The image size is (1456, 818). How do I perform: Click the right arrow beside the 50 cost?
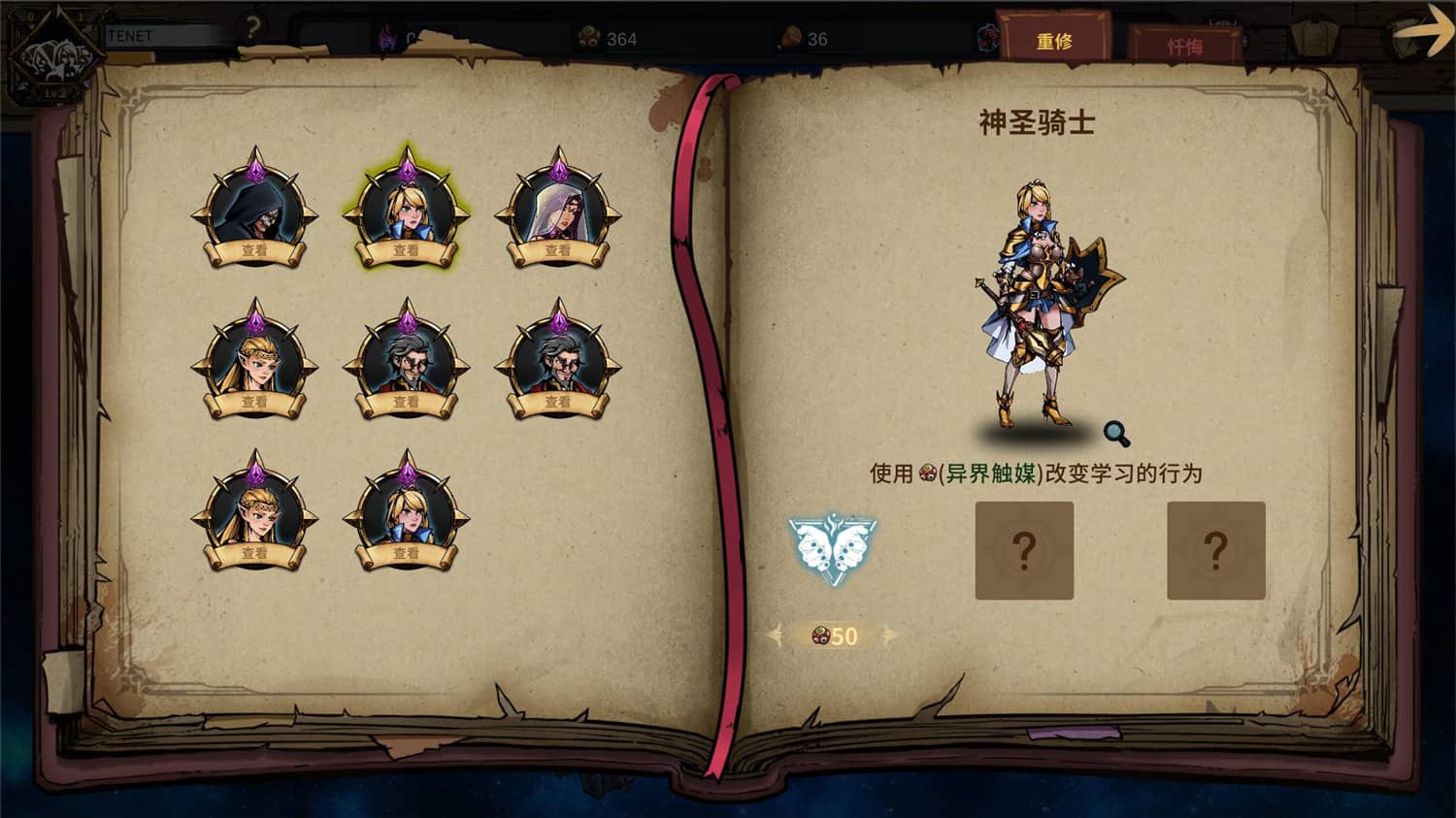pyautogui.click(x=887, y=636)
